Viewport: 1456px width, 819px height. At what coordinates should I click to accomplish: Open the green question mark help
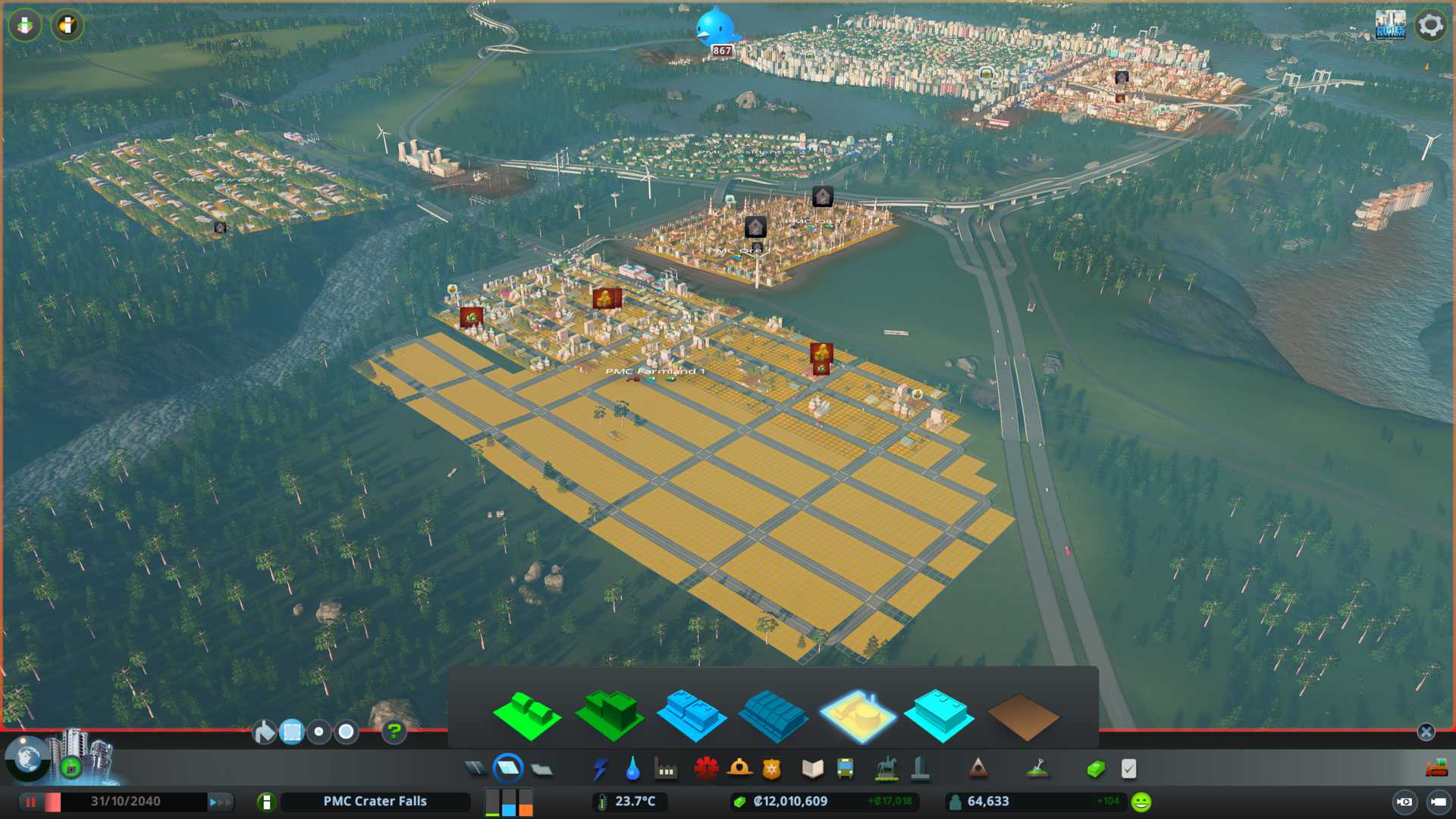(394, 732)
